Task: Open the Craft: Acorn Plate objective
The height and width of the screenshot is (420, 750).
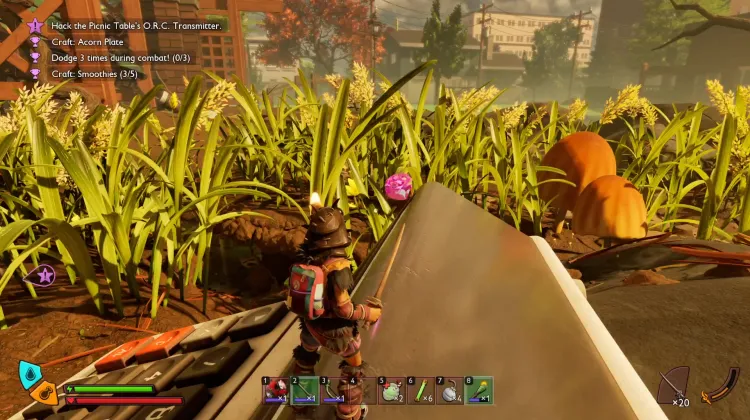Action: pos(88,41)
